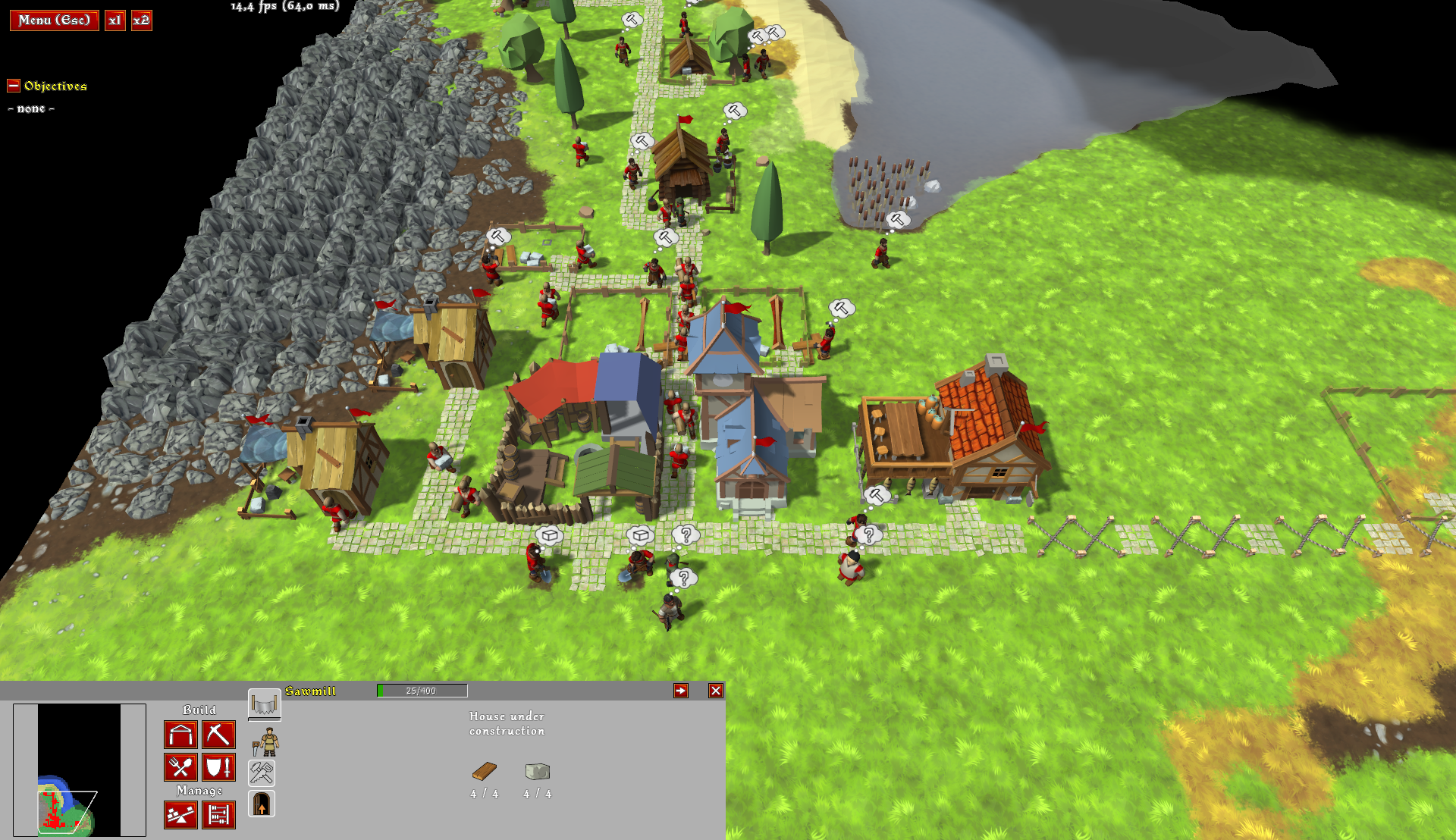This screenshot has width=1456, height=840.
Task: Open the shield and sword build category
Action: [x=218, y=767]
